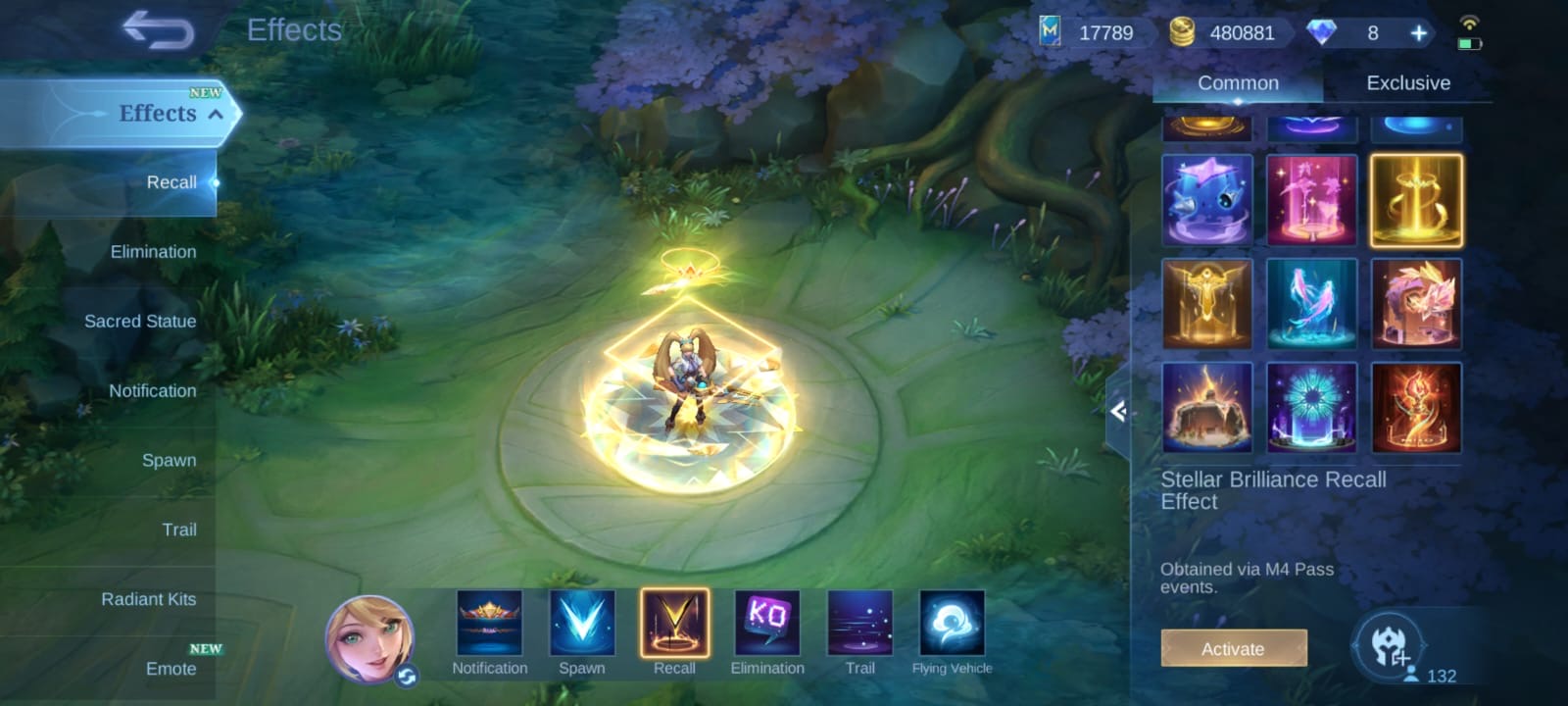The height and width of the screenshot is (706, 1568).
Task: Open the Radiant Kits section
Action: pyautogui.click(x=148, y=599)
